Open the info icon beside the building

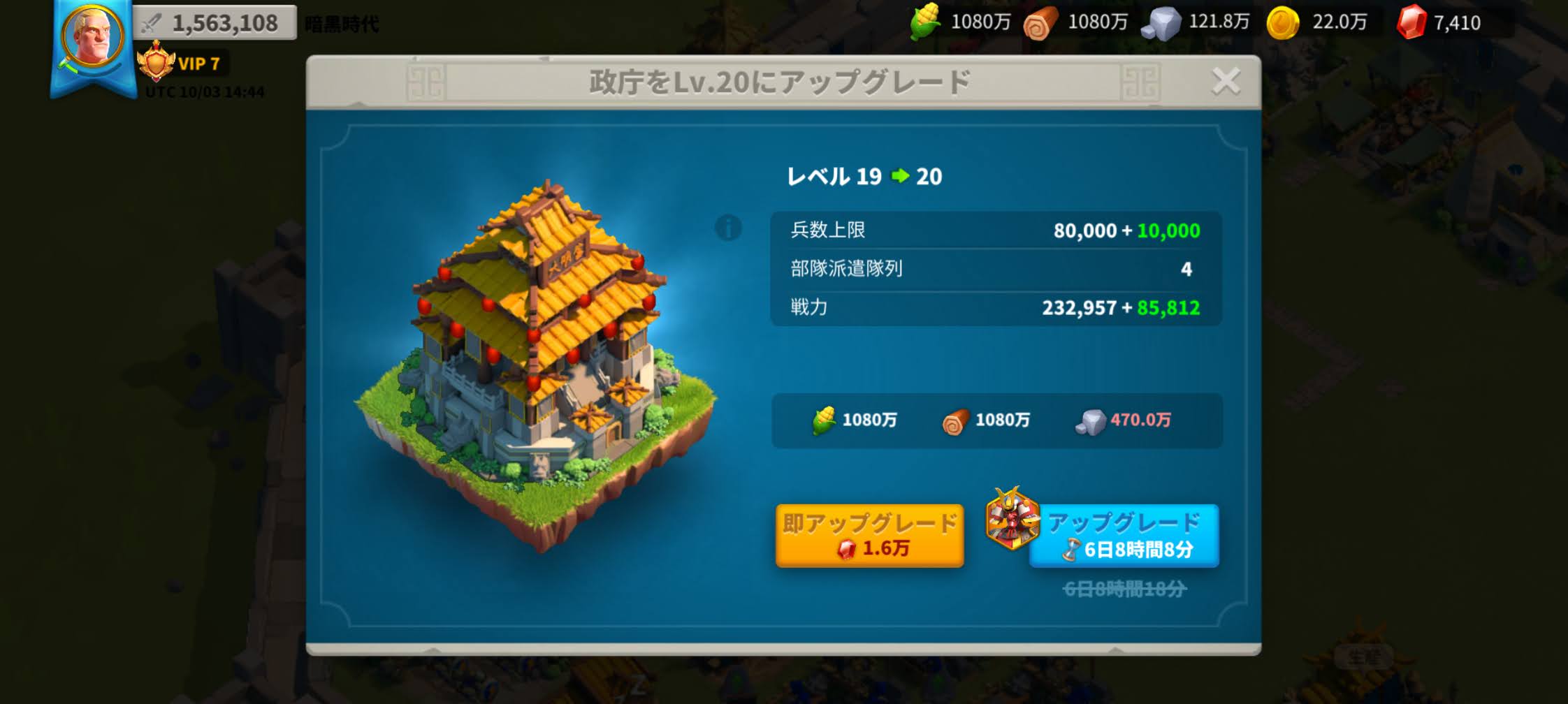pyautogui.click(x=728, y=228)
